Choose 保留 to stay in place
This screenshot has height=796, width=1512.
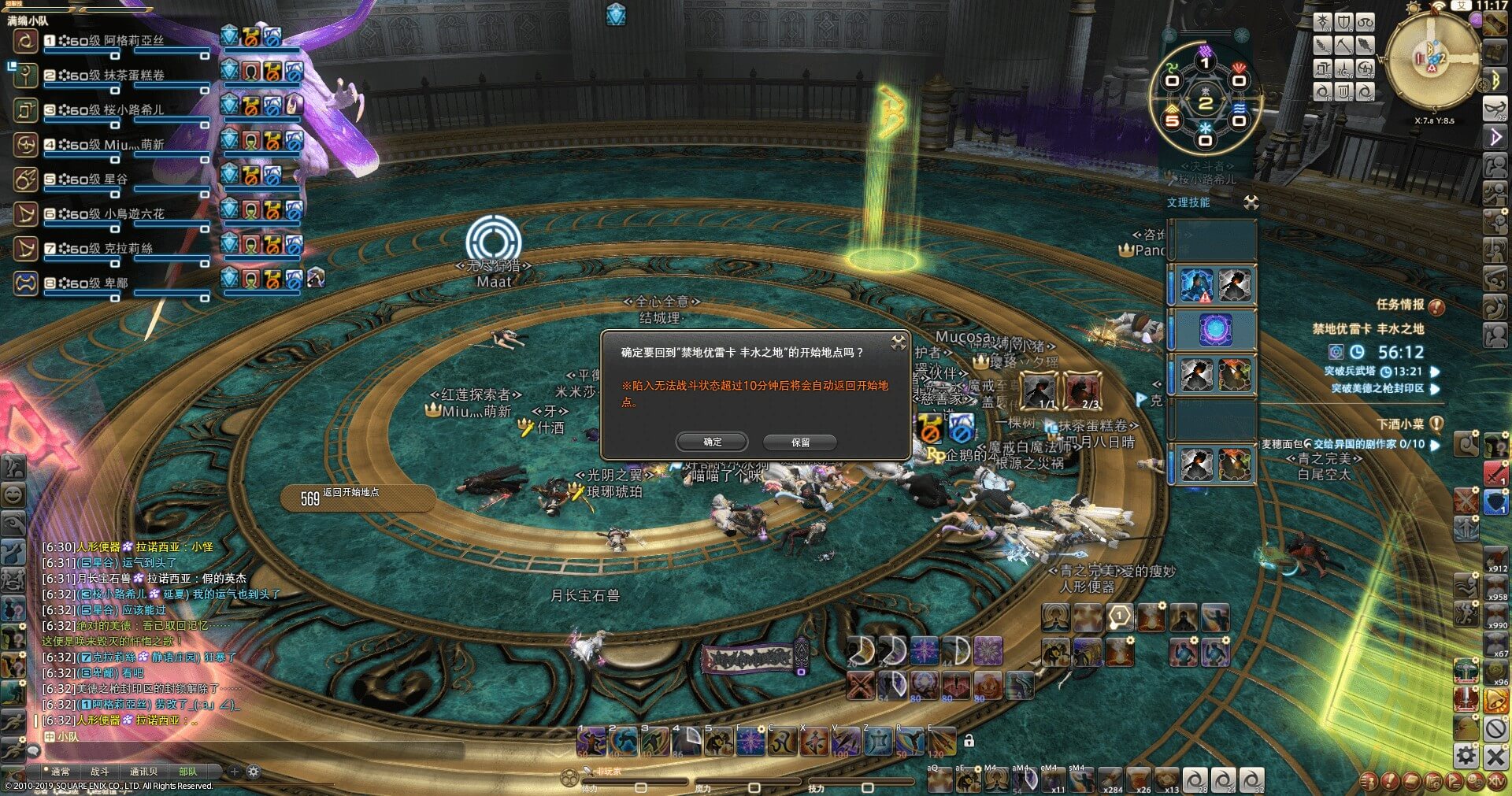click(800, 442)
